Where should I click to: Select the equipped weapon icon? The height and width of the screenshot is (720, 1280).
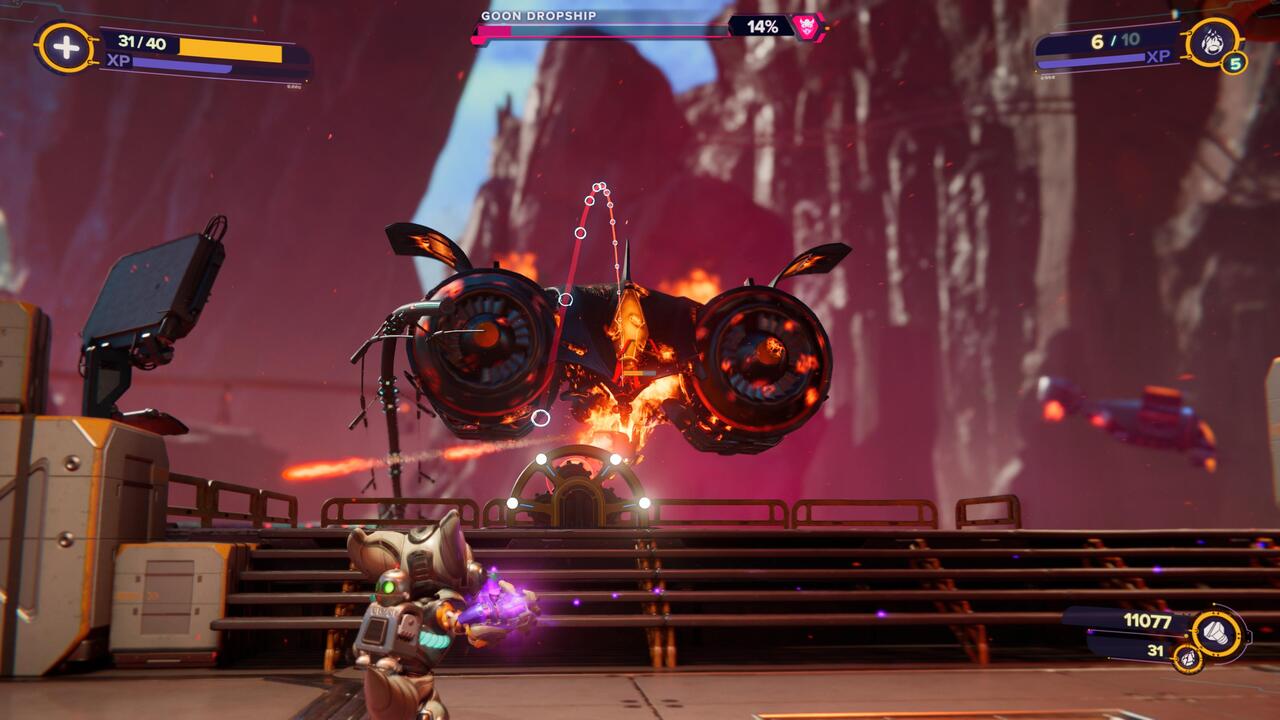click(x=1212, y=42)
